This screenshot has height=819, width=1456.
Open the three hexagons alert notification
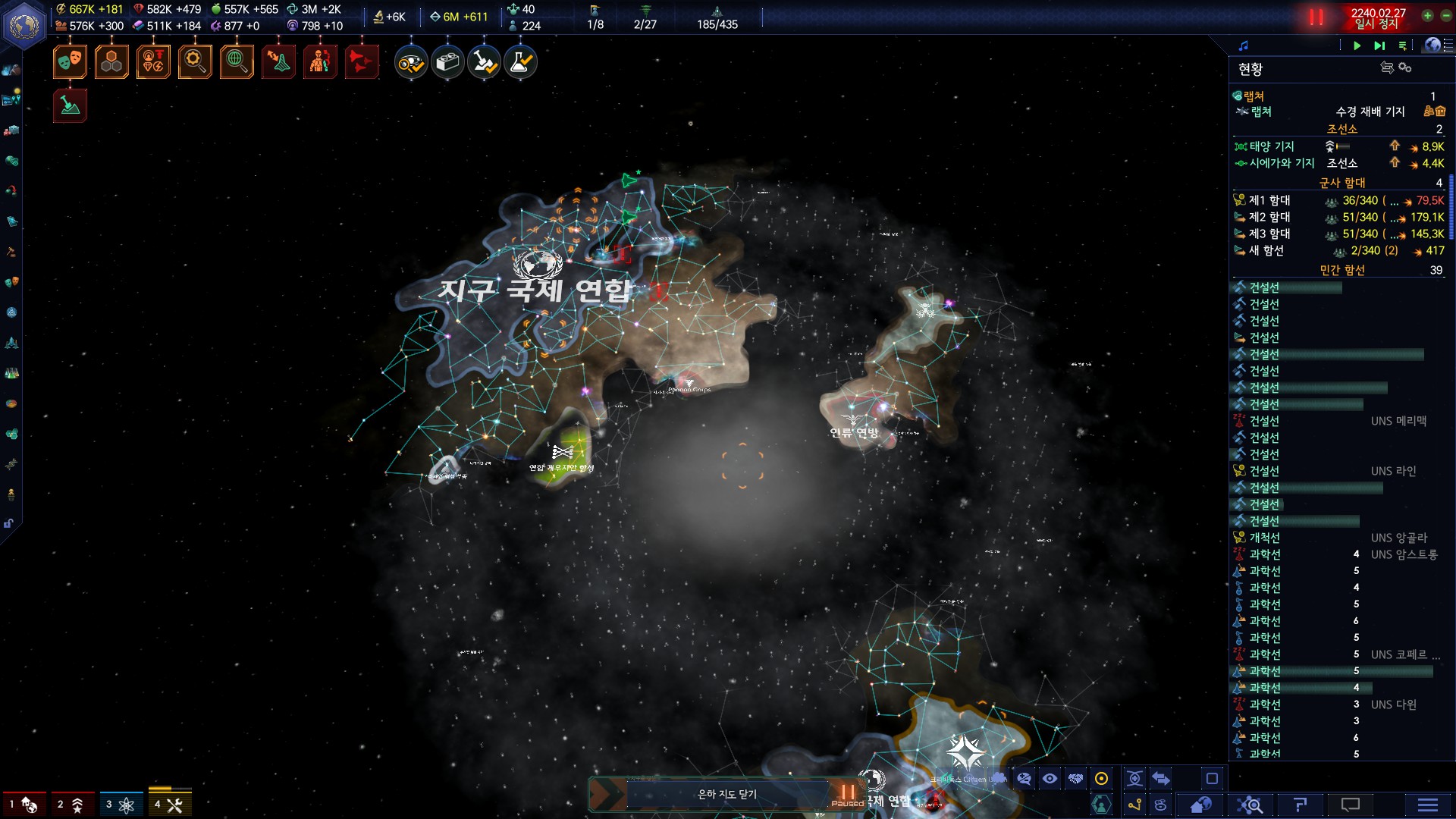(111, 62)
